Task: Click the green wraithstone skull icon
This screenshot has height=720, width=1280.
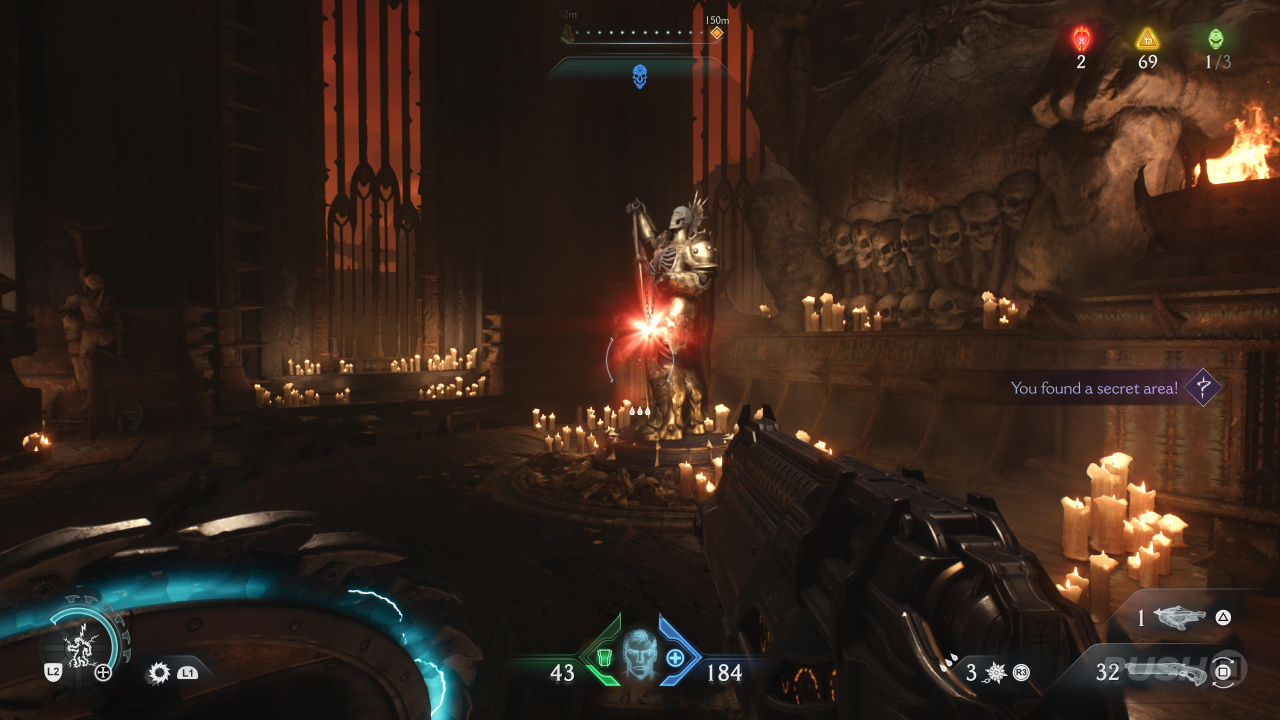Action: 1215,39
